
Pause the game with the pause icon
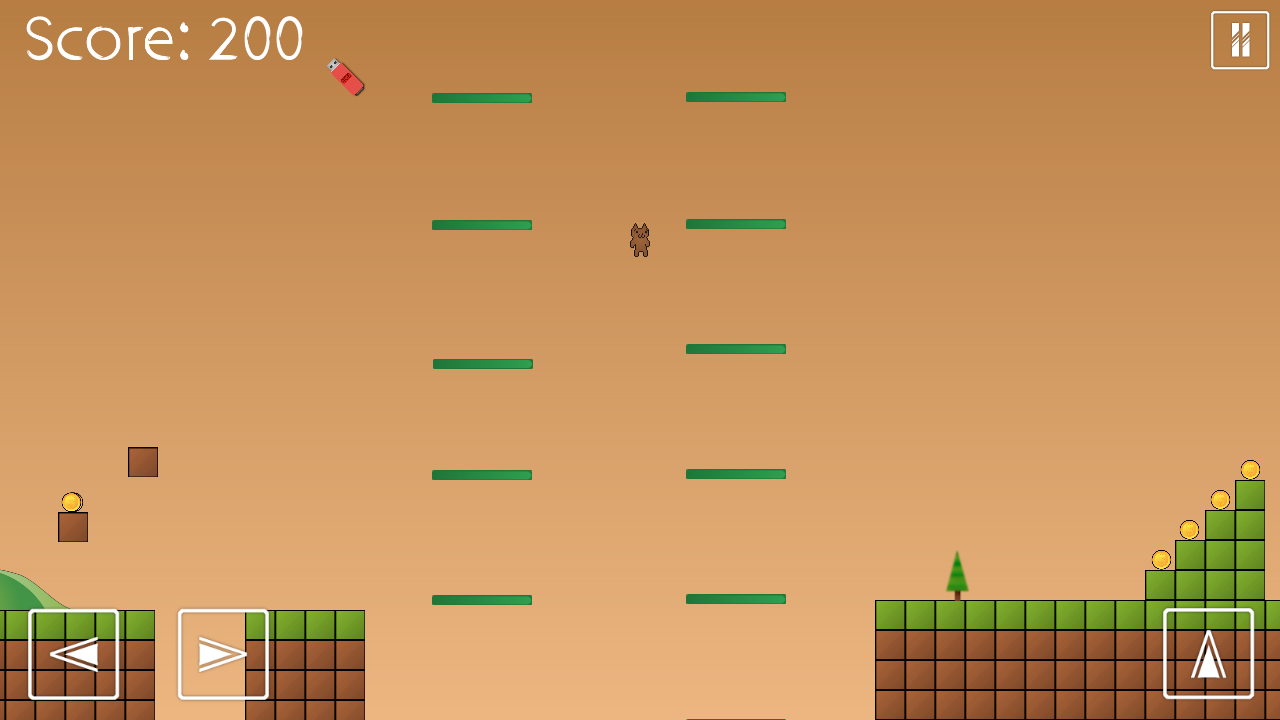[1239, 40]
